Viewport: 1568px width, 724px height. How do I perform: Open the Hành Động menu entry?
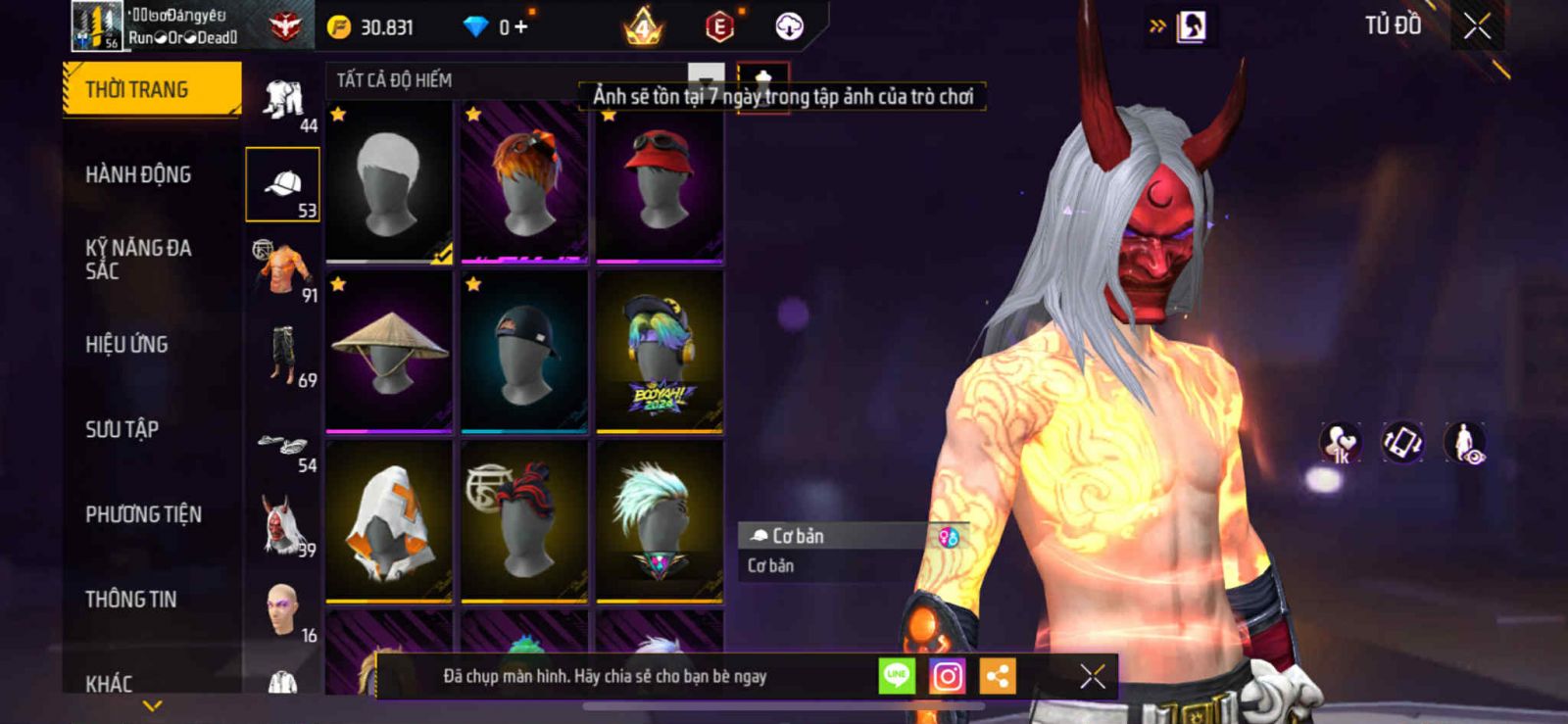pyautogui.click(x=138, y=174)
